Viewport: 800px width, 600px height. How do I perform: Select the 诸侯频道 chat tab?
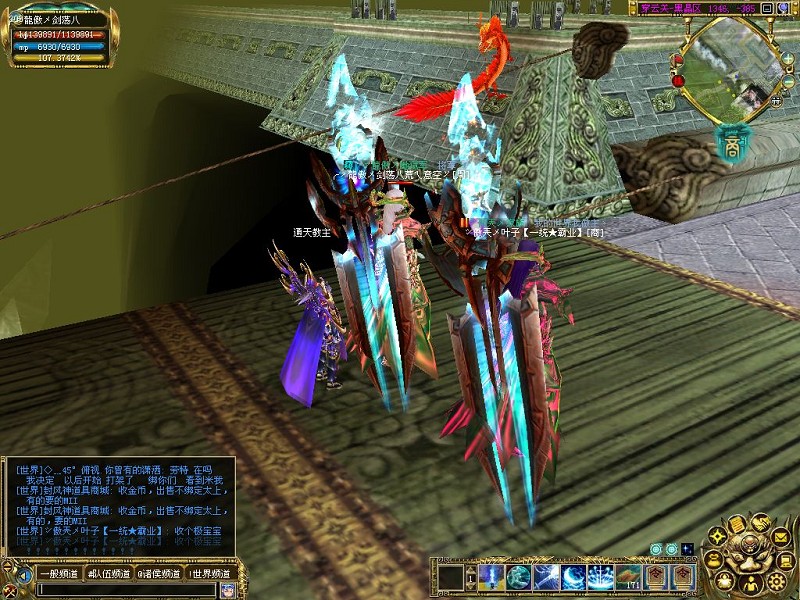click(x=158, y=574)
